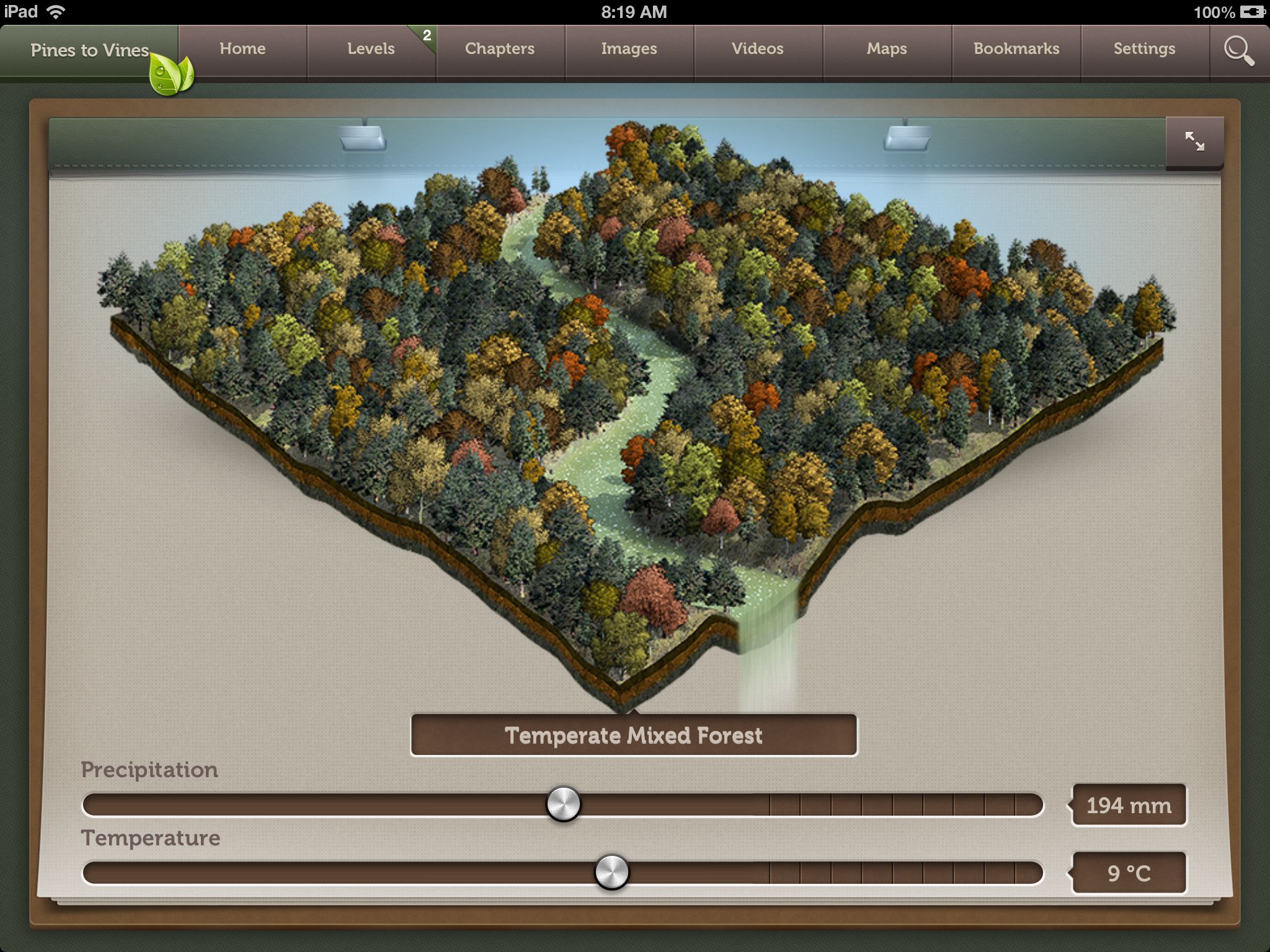Switch to the Levels tab

pos(371,49)
